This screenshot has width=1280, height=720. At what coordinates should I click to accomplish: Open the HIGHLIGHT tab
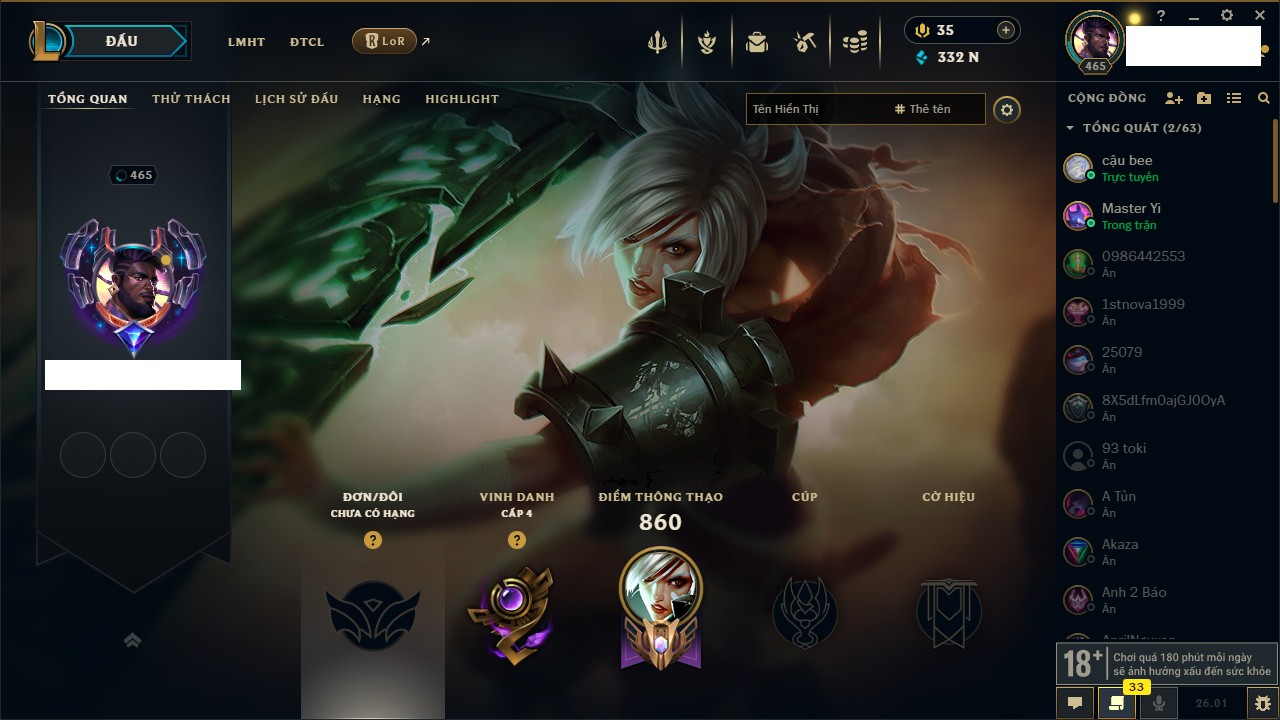click(461, 99)
